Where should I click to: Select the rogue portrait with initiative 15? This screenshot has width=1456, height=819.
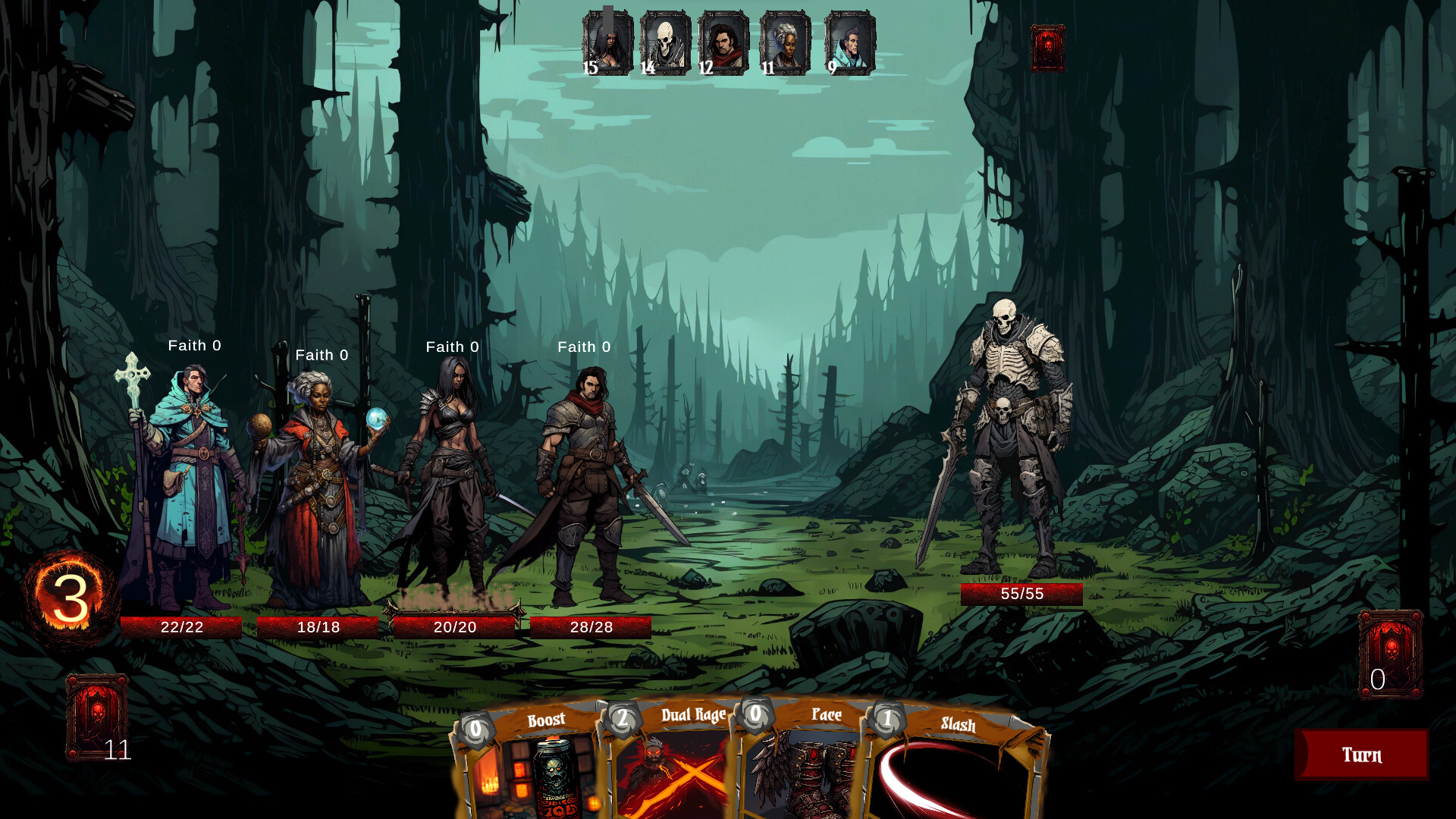pos(605,42)
